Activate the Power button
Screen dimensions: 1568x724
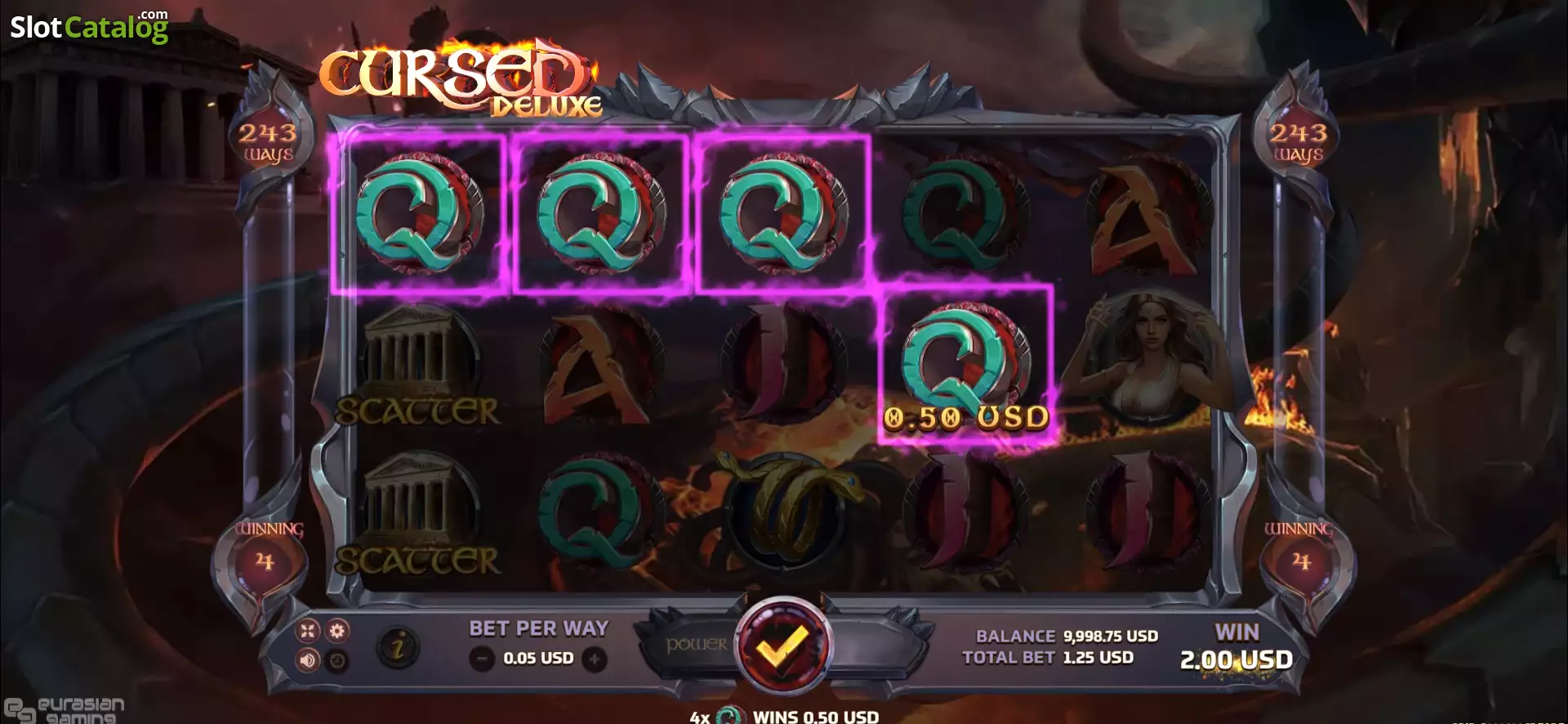coord(696,645)
